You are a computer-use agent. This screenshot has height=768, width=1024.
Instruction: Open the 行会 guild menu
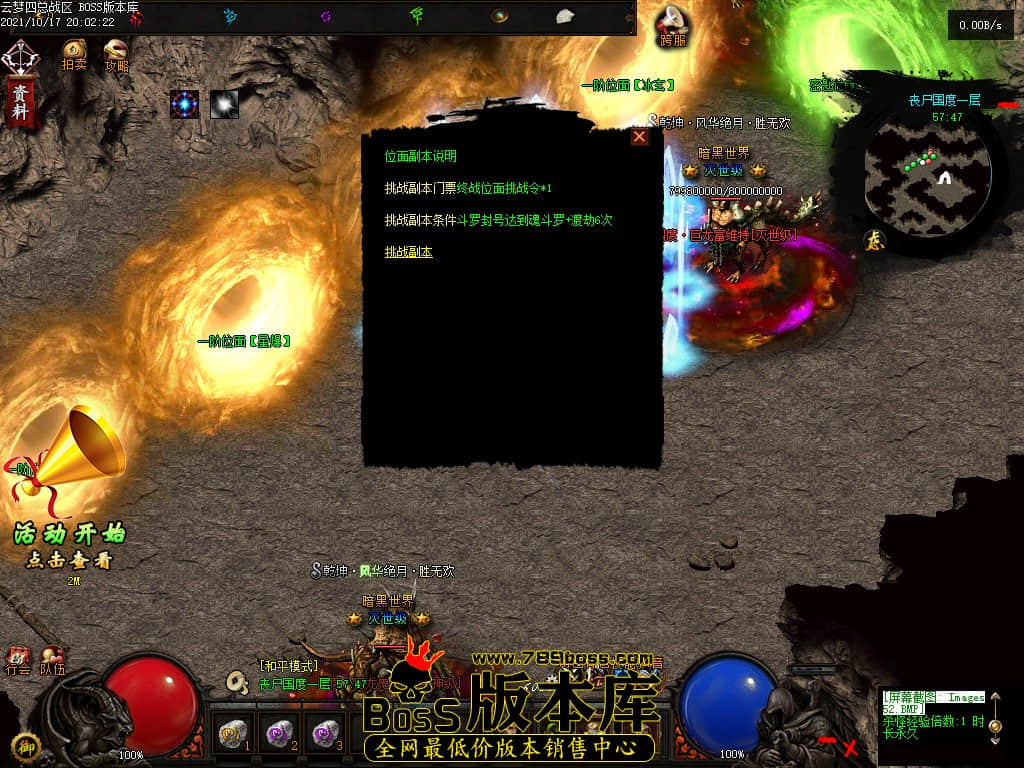(x=18, y=661)
